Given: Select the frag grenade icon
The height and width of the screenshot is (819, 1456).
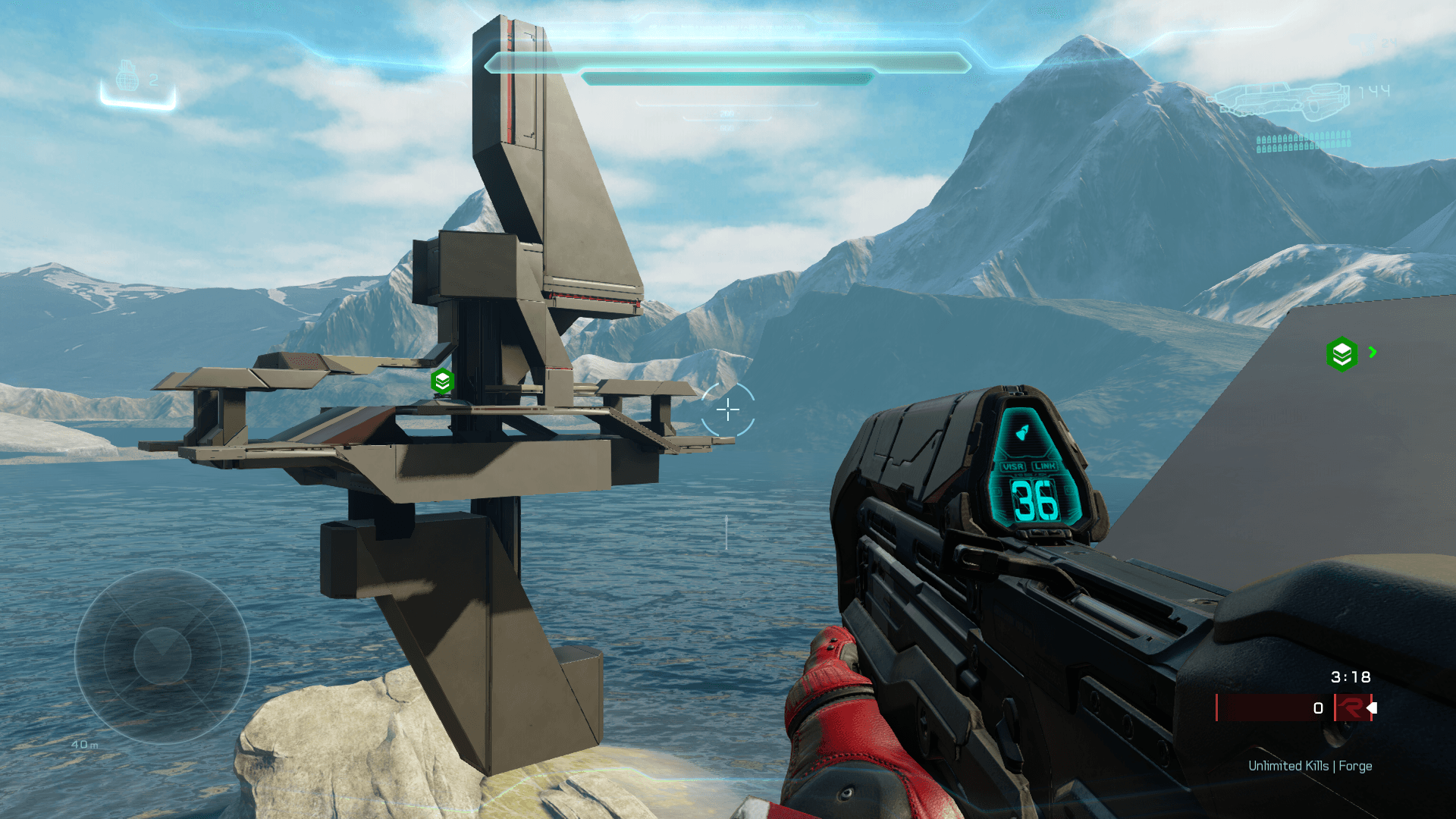Looking at the screenshot, I should tap(127, 77).
